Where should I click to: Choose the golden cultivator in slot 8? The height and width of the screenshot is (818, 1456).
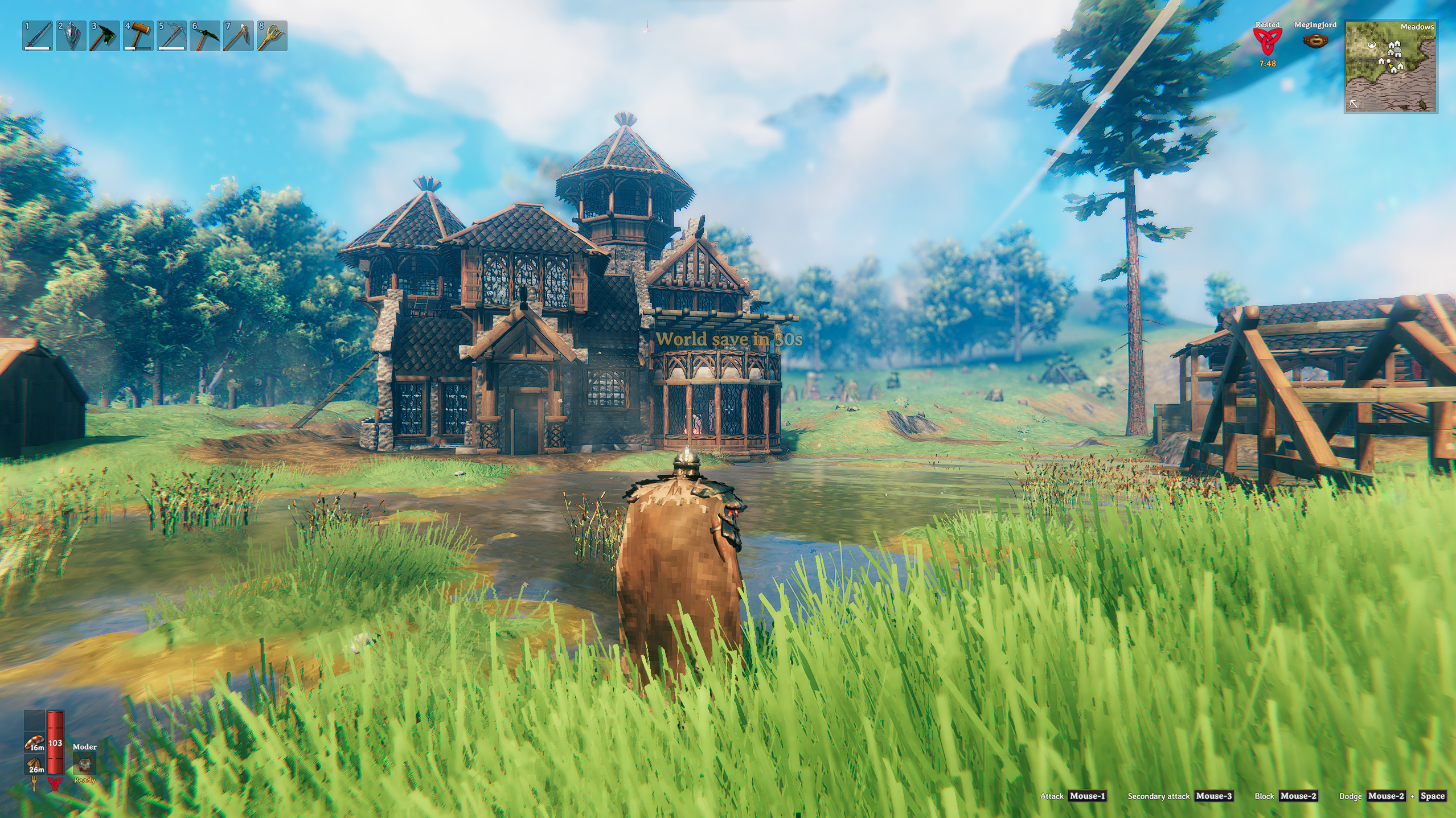click(x=272, y=36)
